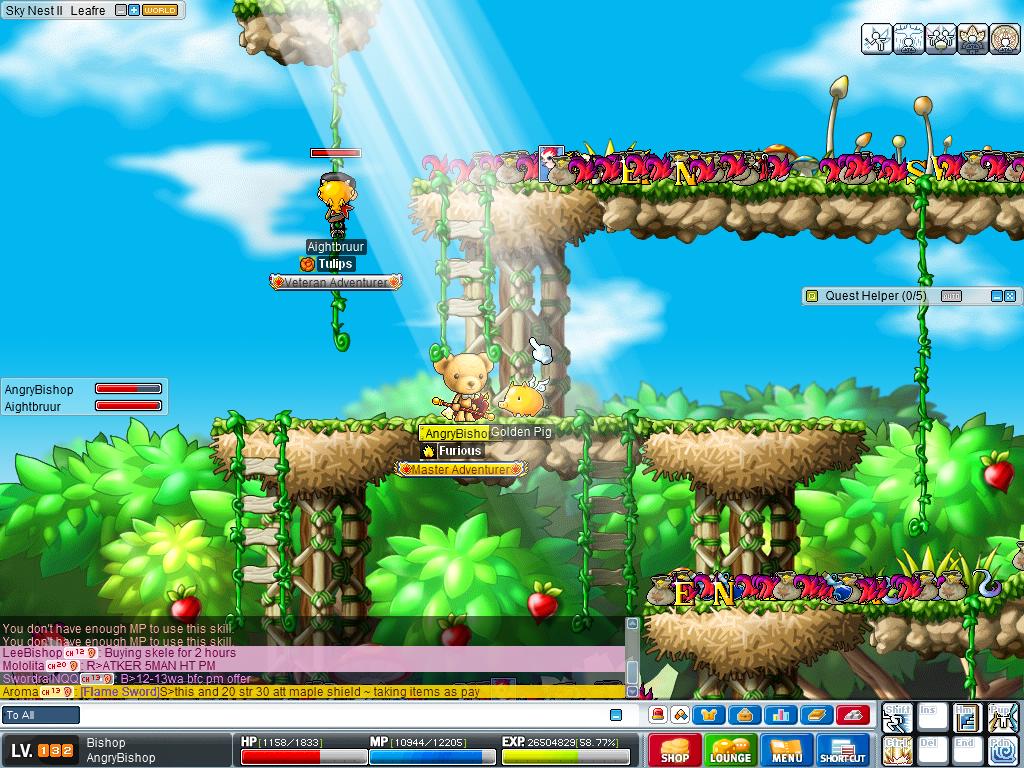The height and width of the screenshot is (768, 1024).
Task: Activate the skill in the Shift quickslot
Action: tap(896, 718)
